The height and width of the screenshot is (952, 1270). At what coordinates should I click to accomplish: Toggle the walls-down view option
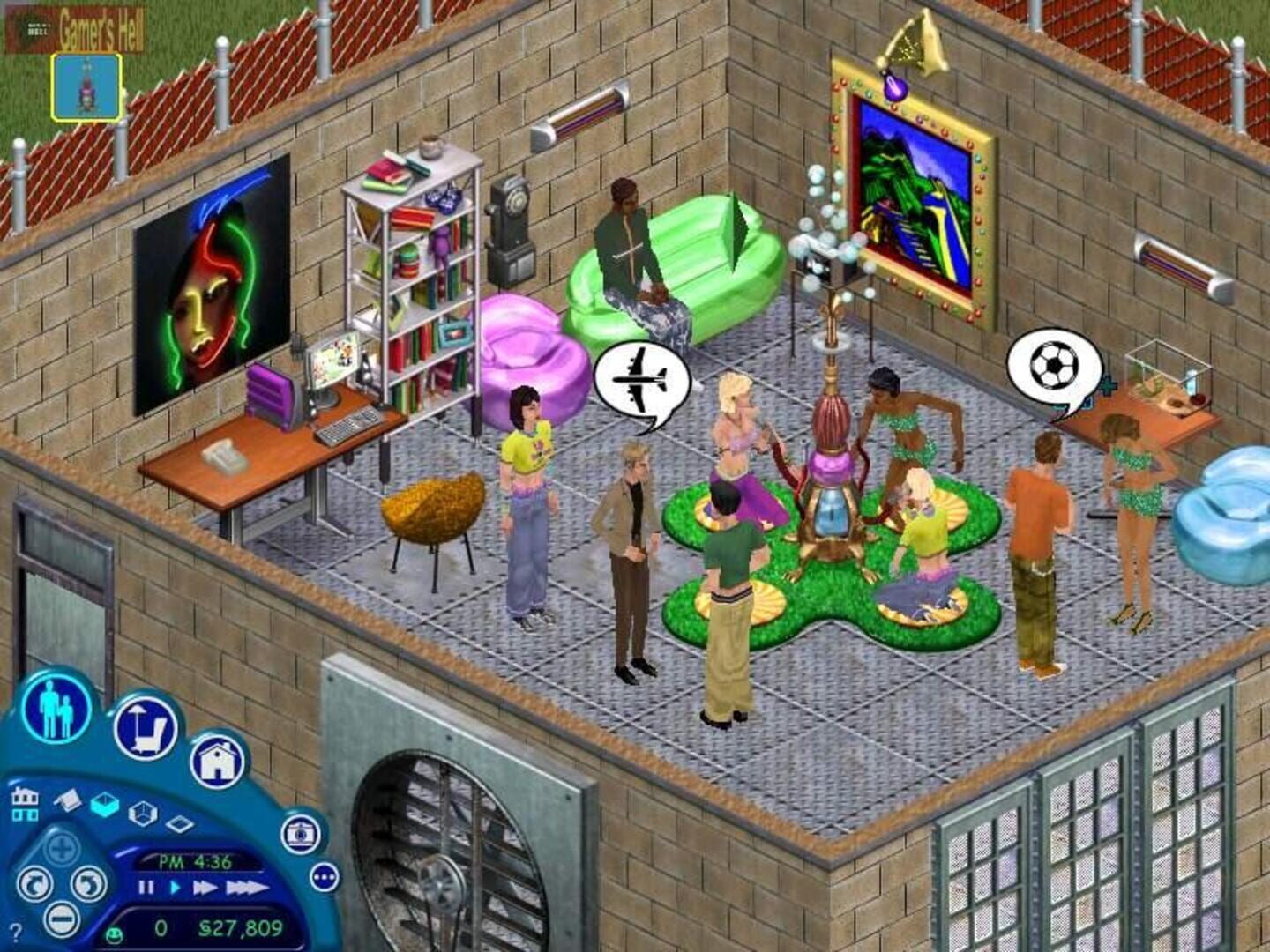click(x=68, y=802)
